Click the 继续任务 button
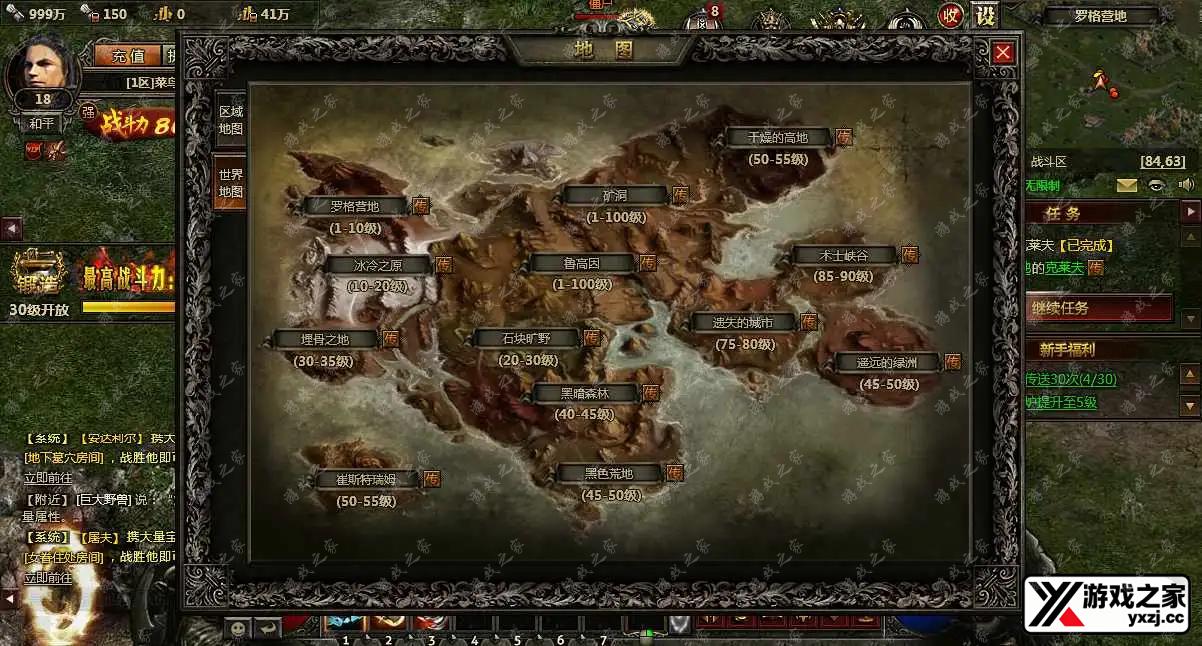This screenshot has width=1202, height=646. tap(1099, 308)
